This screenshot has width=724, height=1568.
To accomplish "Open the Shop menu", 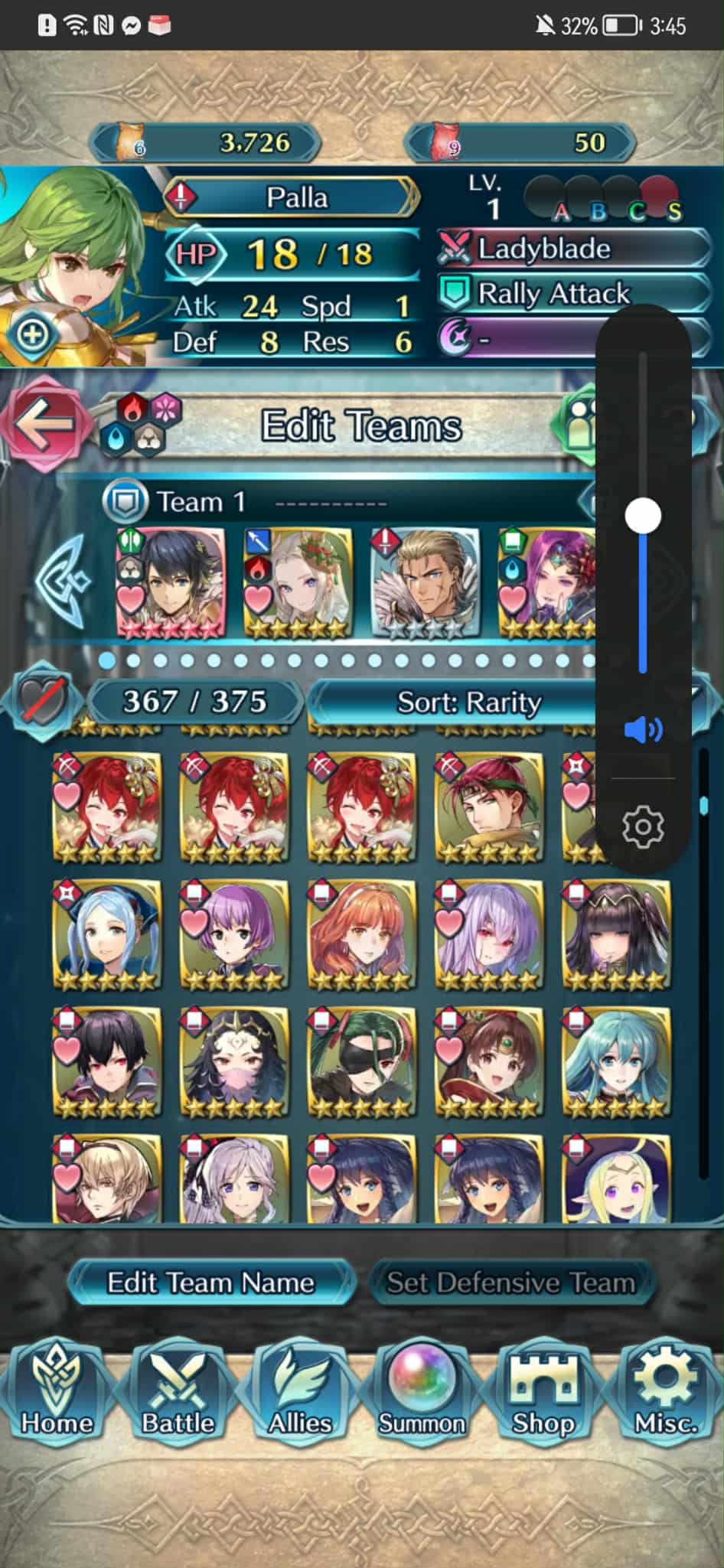I will 543,1394.
